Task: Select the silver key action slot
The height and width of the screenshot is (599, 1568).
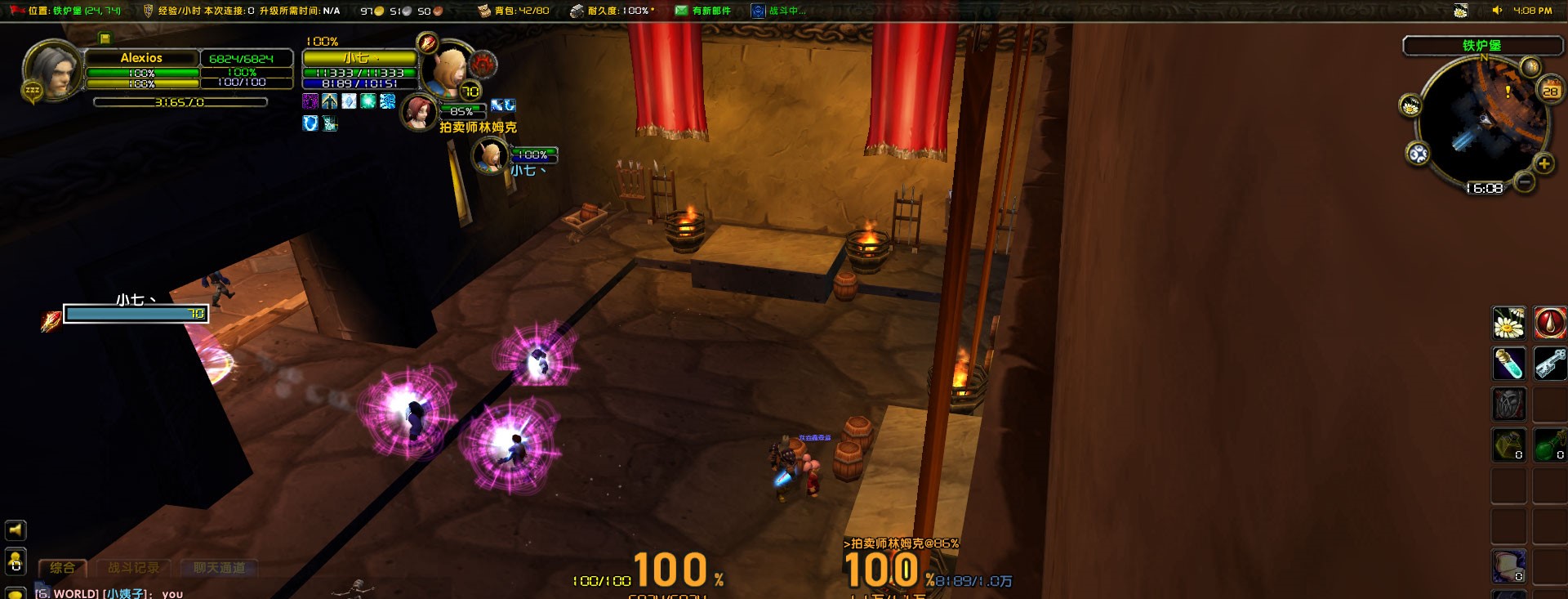Action: pyautogui.click(x=1549, y=364)
